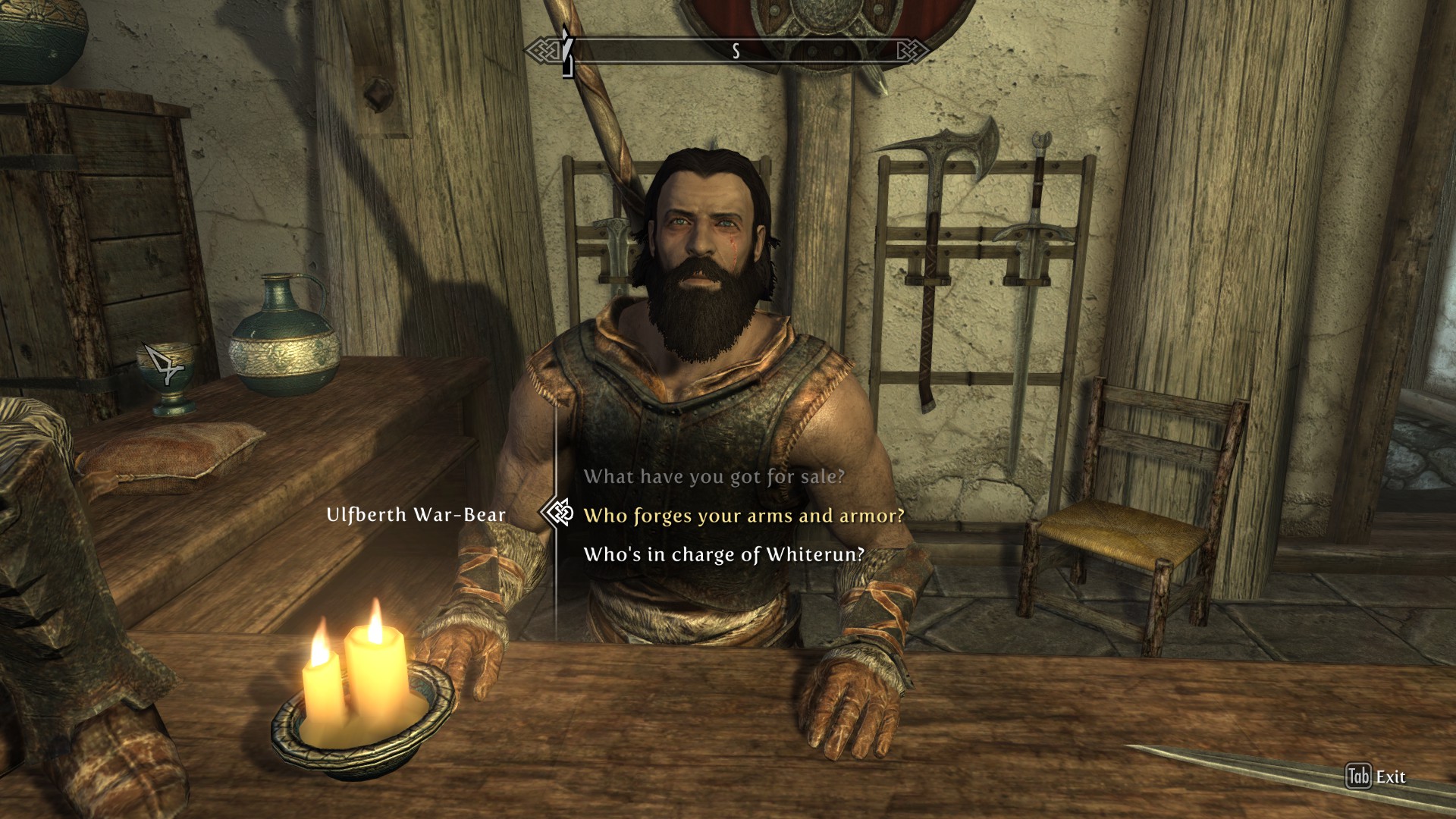The width and height of the screenshot is (1456, 819).
Task: Ask "What have you got for sale?"
Action: [x=714, y=477]
